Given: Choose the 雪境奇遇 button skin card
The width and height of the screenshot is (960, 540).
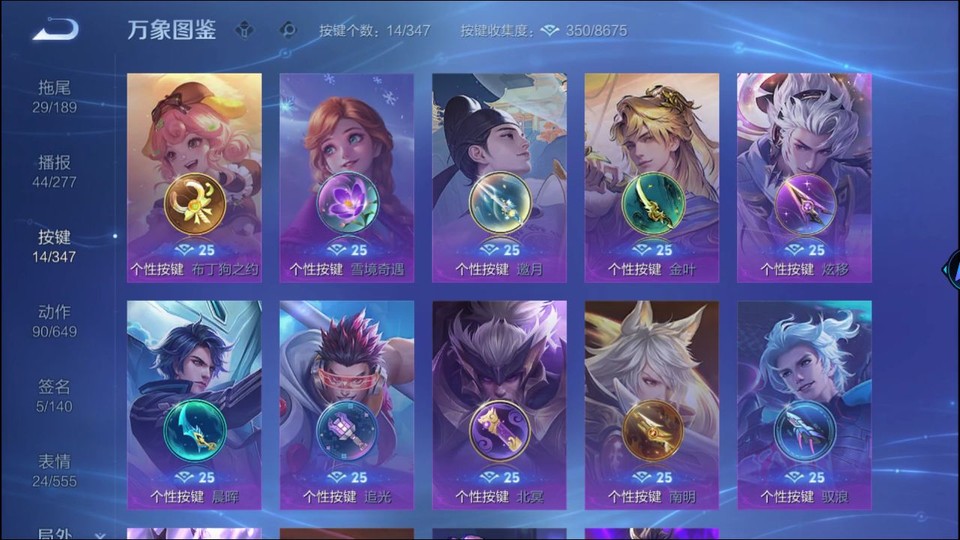Looking at the screenshot, I should (347, 177).
